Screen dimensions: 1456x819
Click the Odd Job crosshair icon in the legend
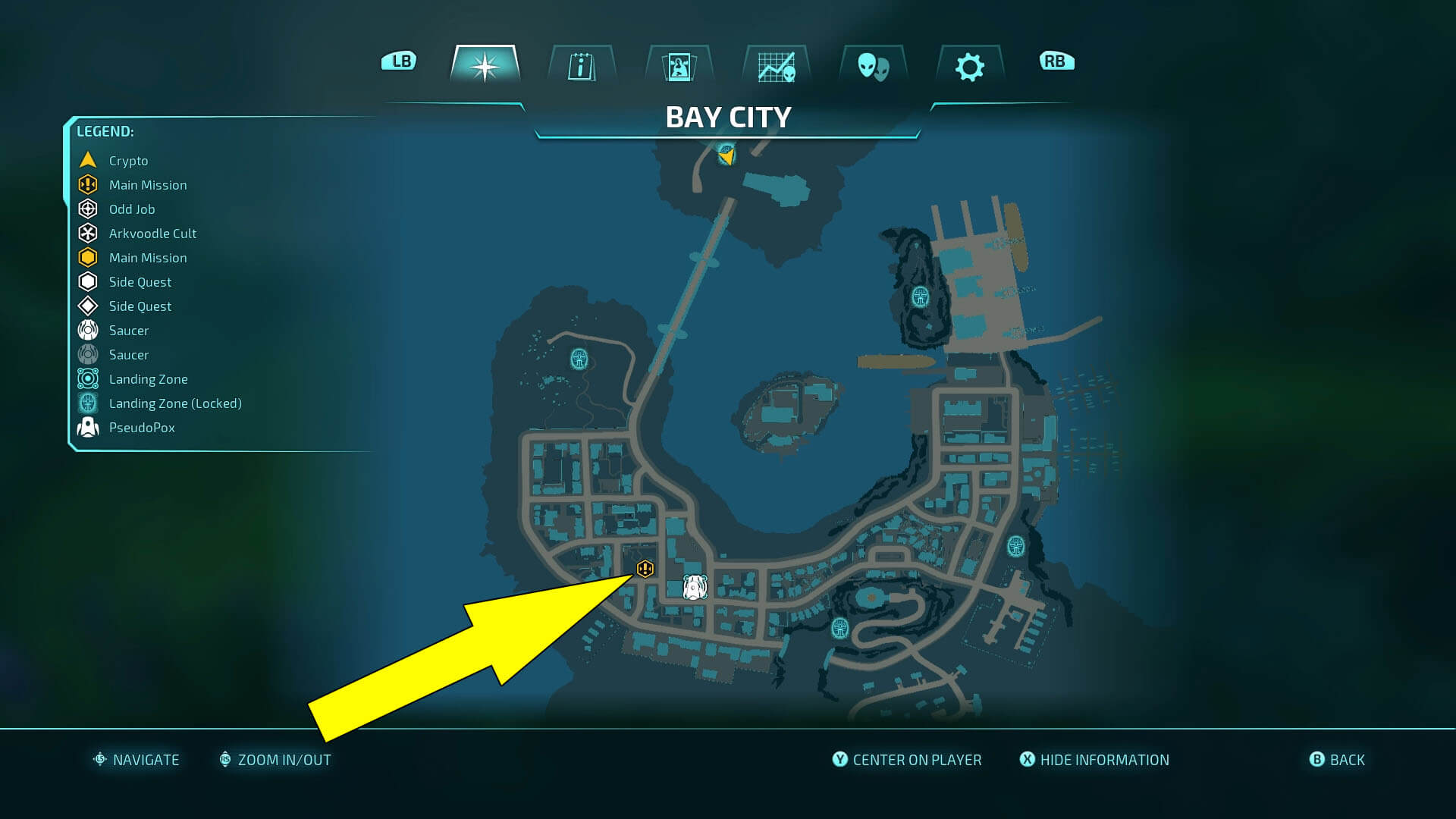87,209
